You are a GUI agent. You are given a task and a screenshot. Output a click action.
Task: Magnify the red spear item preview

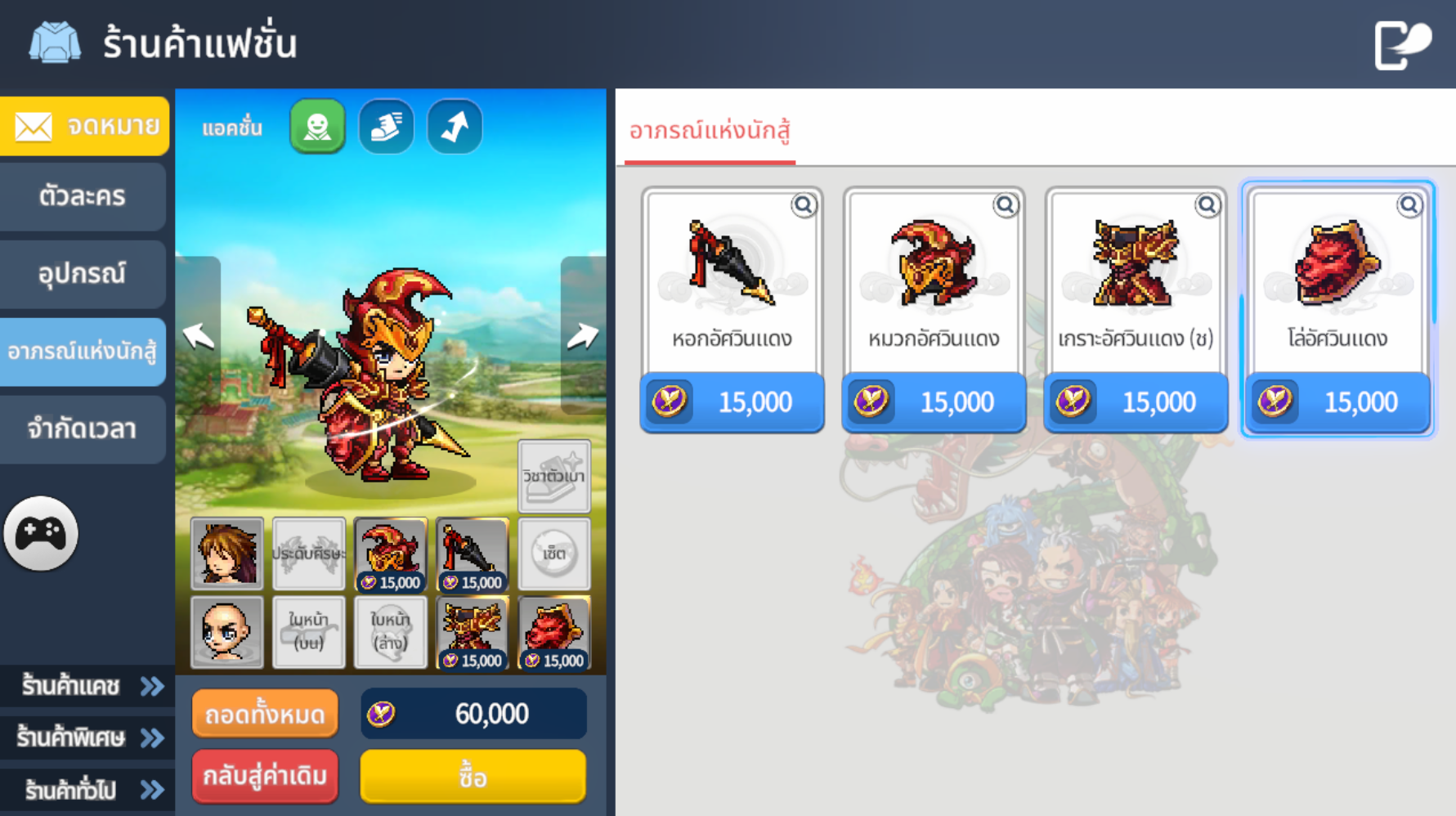[804, 205]
